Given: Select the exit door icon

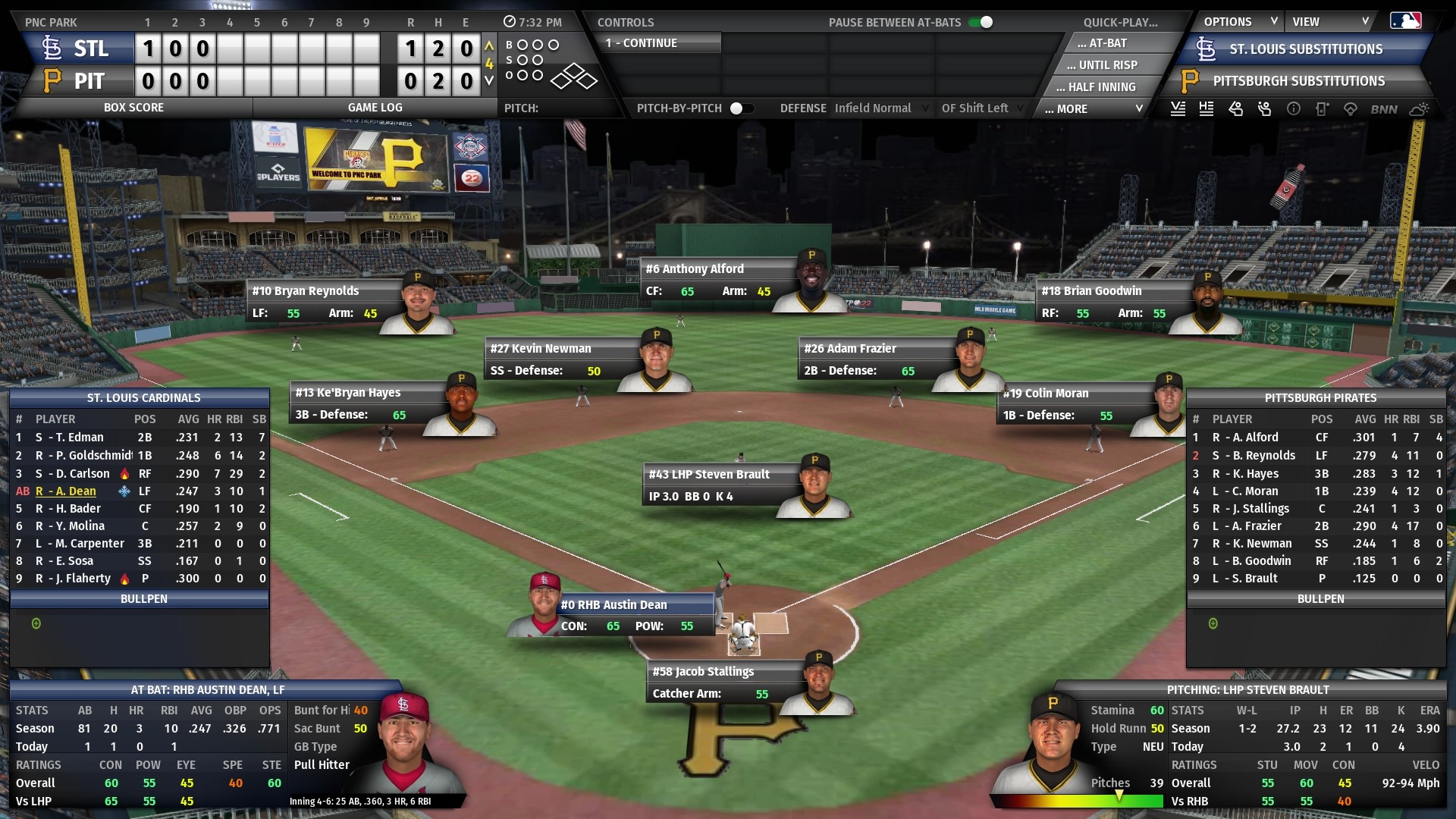Looking at the screenshot, I should 1323,108.
